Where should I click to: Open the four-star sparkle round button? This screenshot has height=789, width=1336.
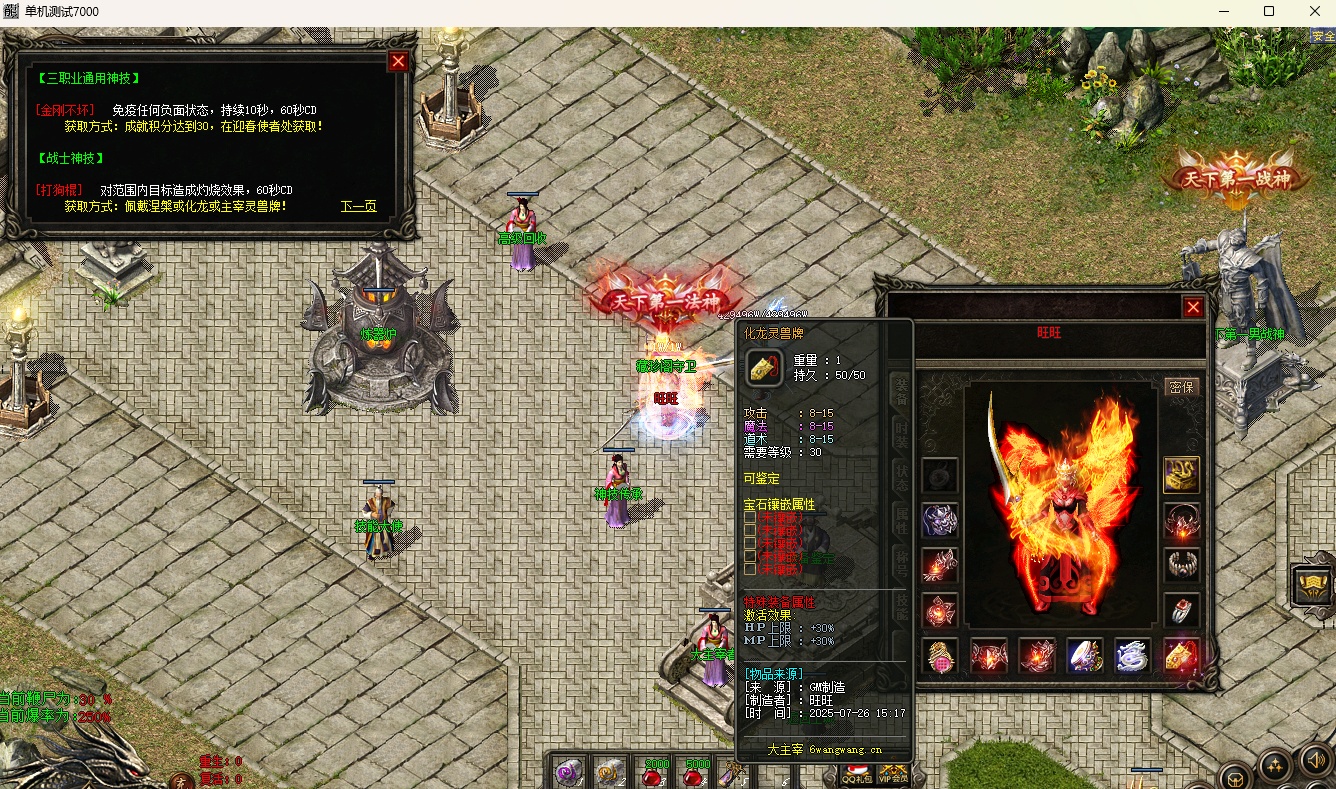[x=1274, y=766]
